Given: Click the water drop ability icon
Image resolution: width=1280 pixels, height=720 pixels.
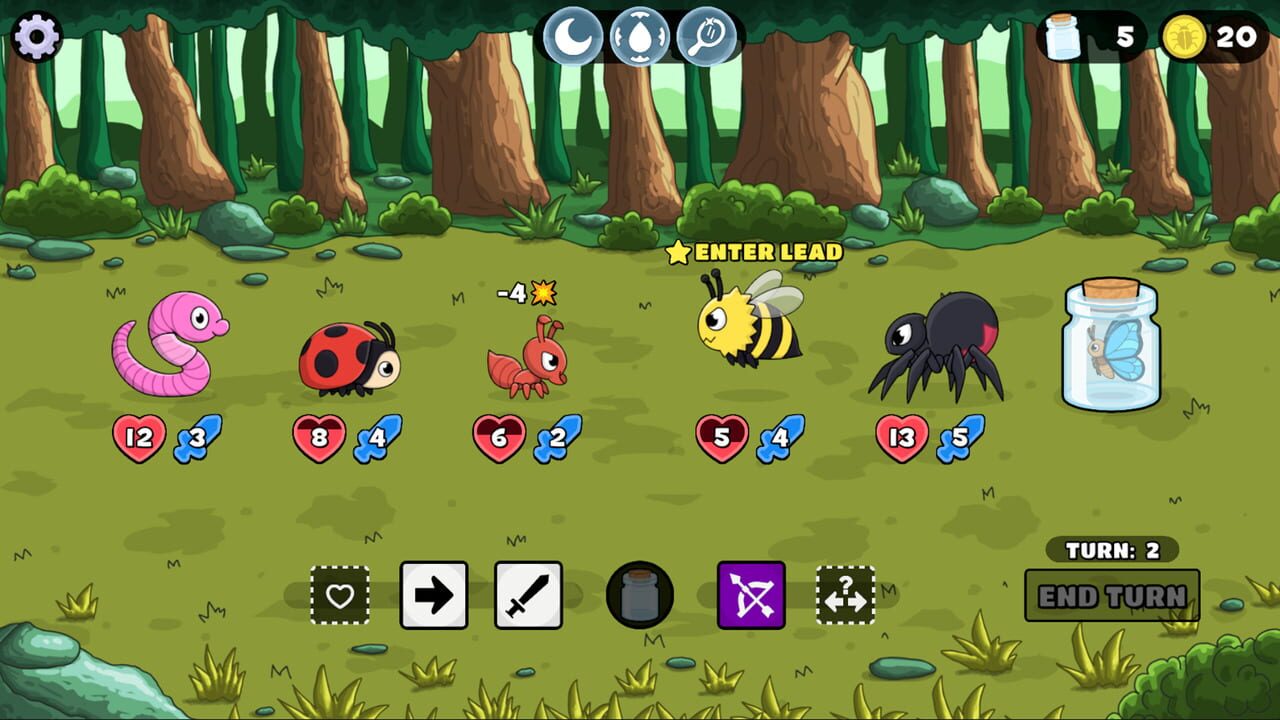Looking at the screenshot, I should click(640, 36).
